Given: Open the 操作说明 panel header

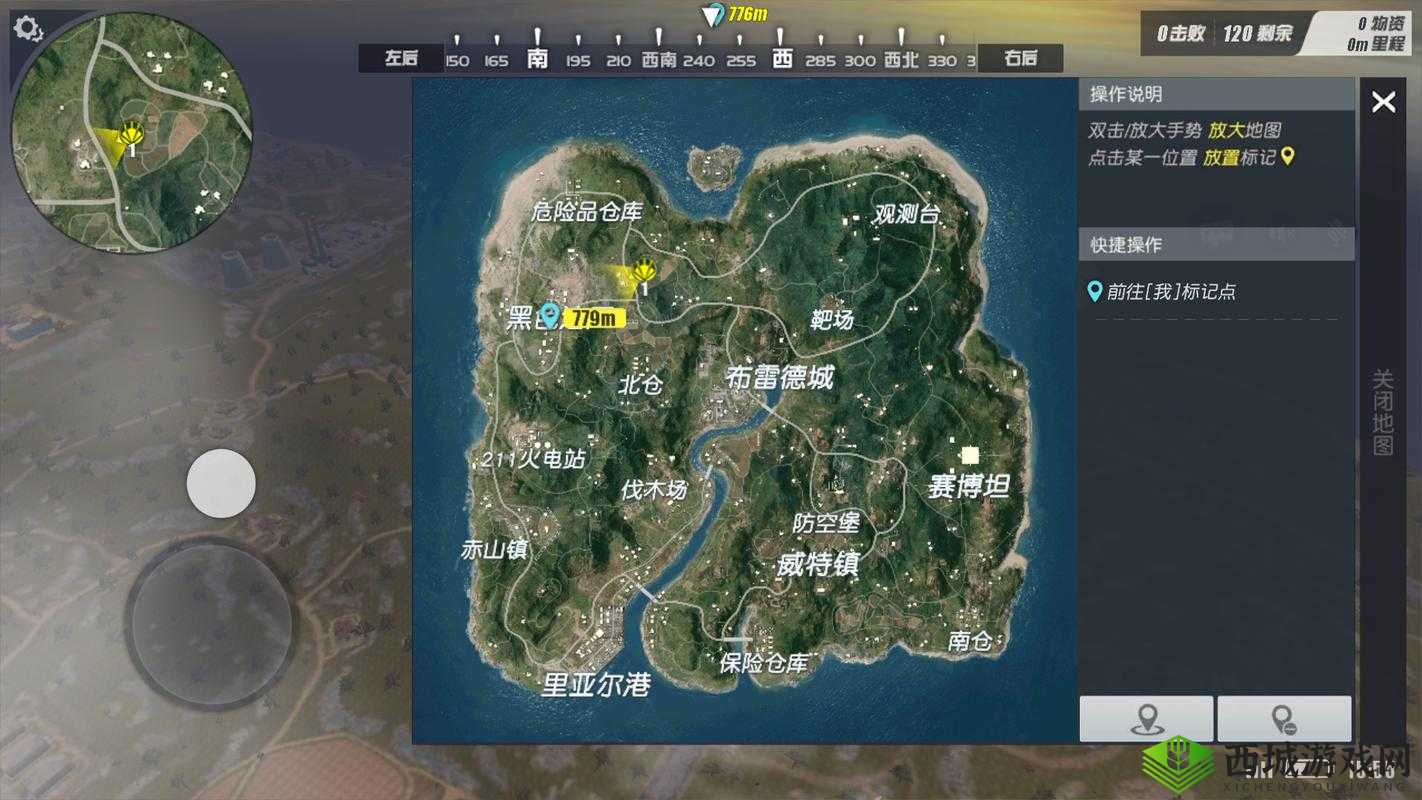Looking at the screenshot, I should click(1126, 95).
